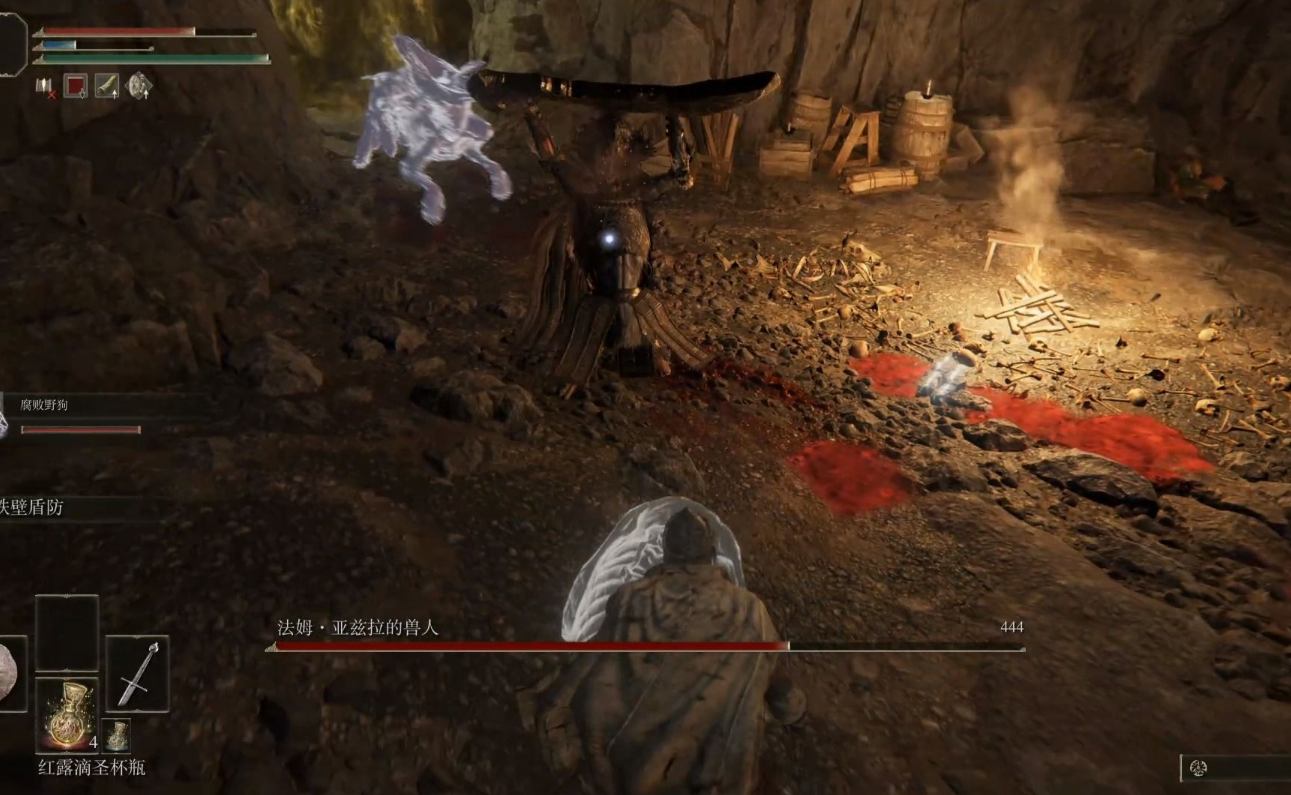Viewport: 1291px width, 795px height.
Task: Select the partially visible round shield slot
Action: click(11, 674)
